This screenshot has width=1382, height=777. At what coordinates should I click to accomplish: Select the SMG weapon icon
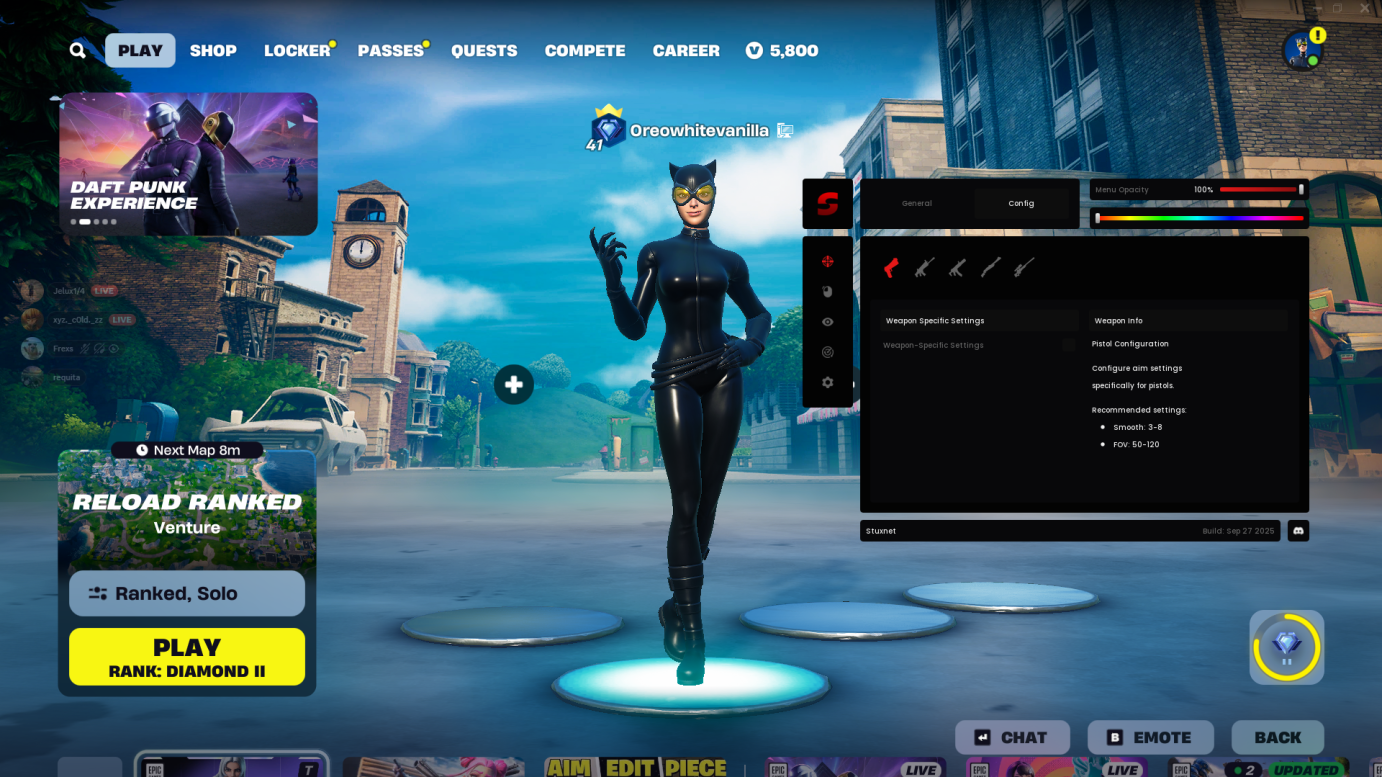956,266
